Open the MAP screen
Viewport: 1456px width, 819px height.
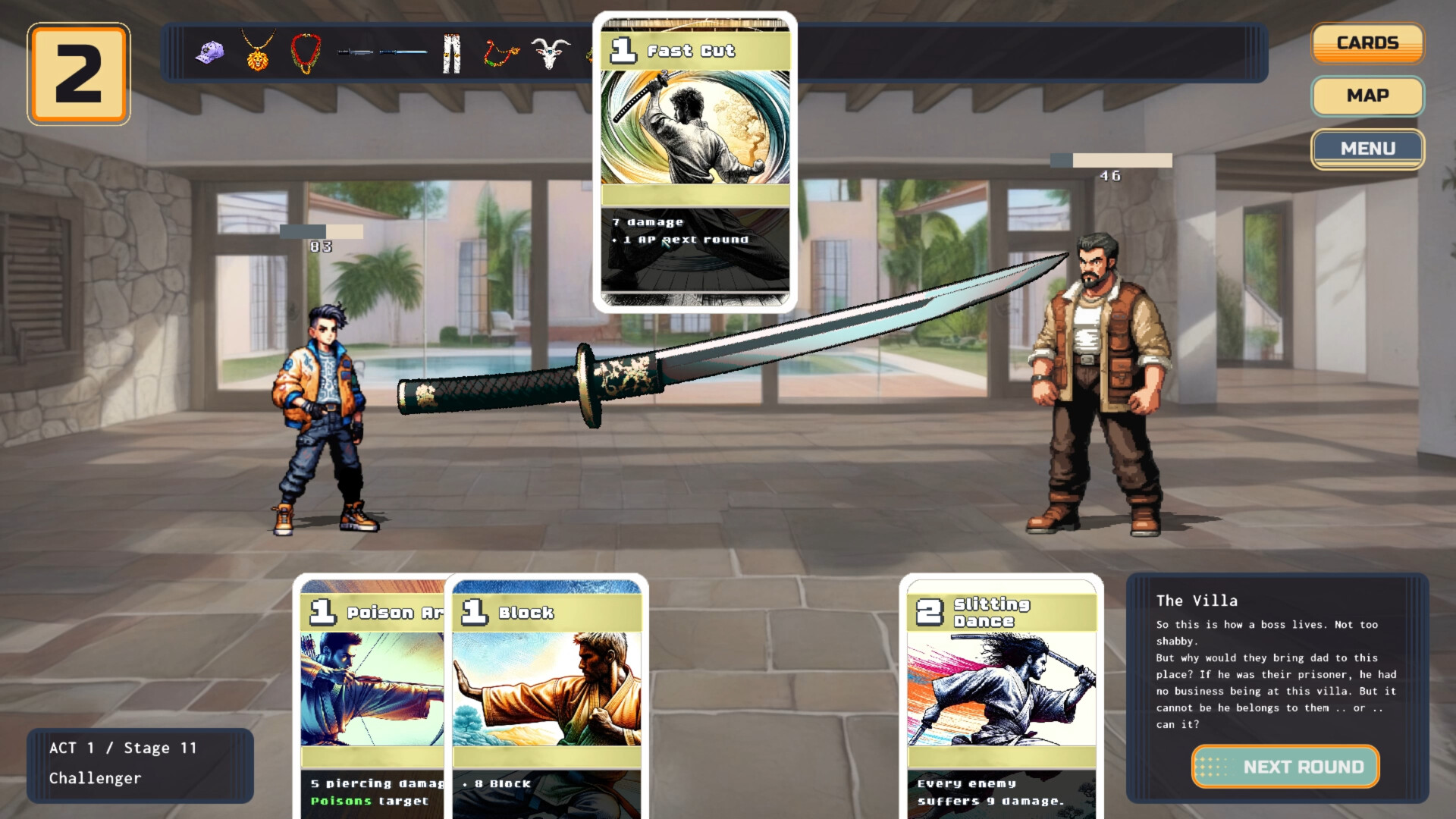(1367, 96)
